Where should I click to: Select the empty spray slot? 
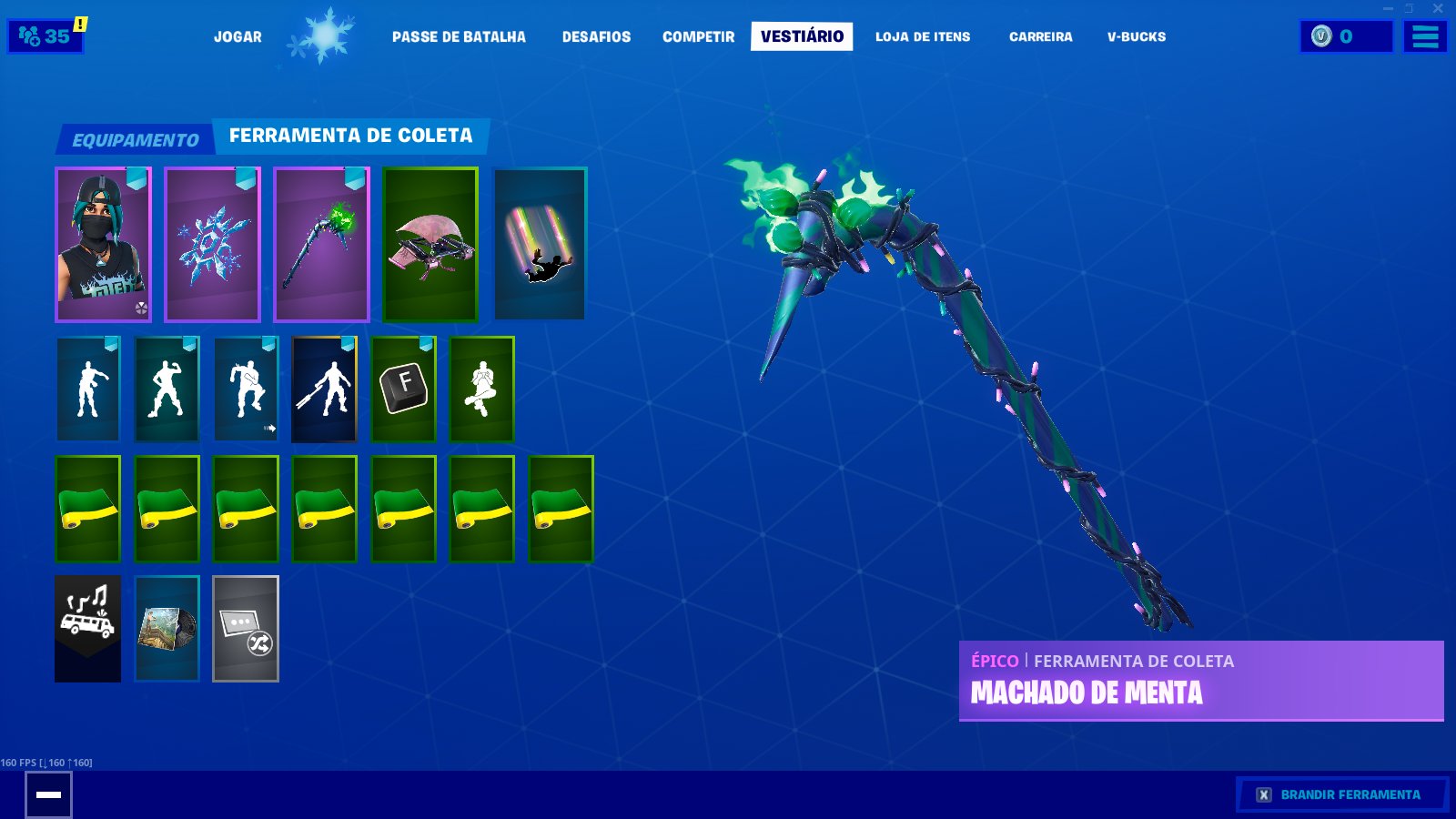[245, 628]
